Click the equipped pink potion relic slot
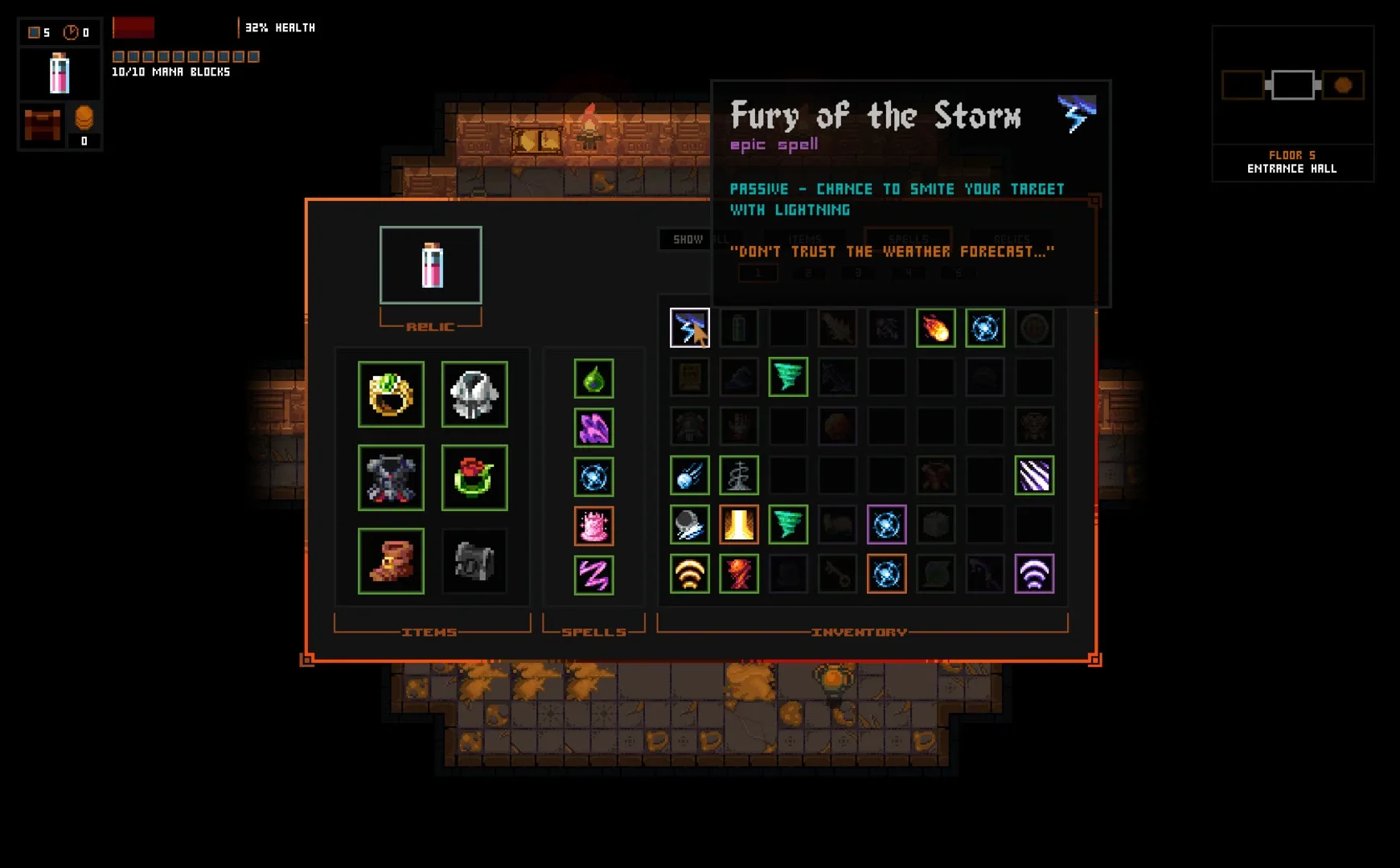This screenshot has width=1400, height=868. 431,265
